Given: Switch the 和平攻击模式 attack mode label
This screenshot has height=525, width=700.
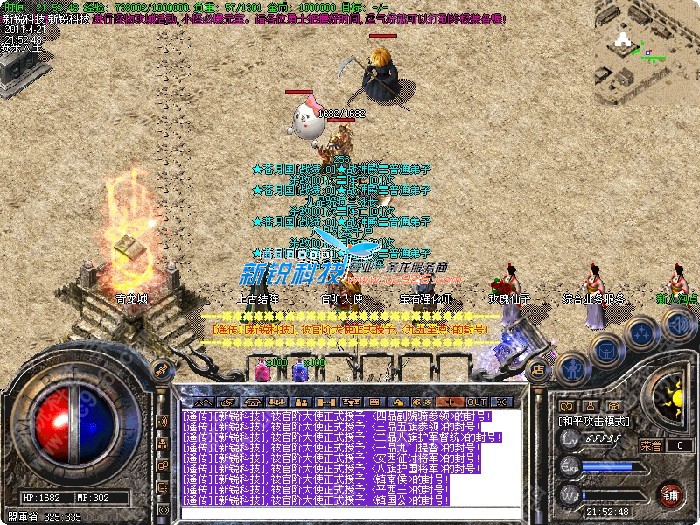Looking at the screenshot, I should pyautogui.click(x=595, y=421).
